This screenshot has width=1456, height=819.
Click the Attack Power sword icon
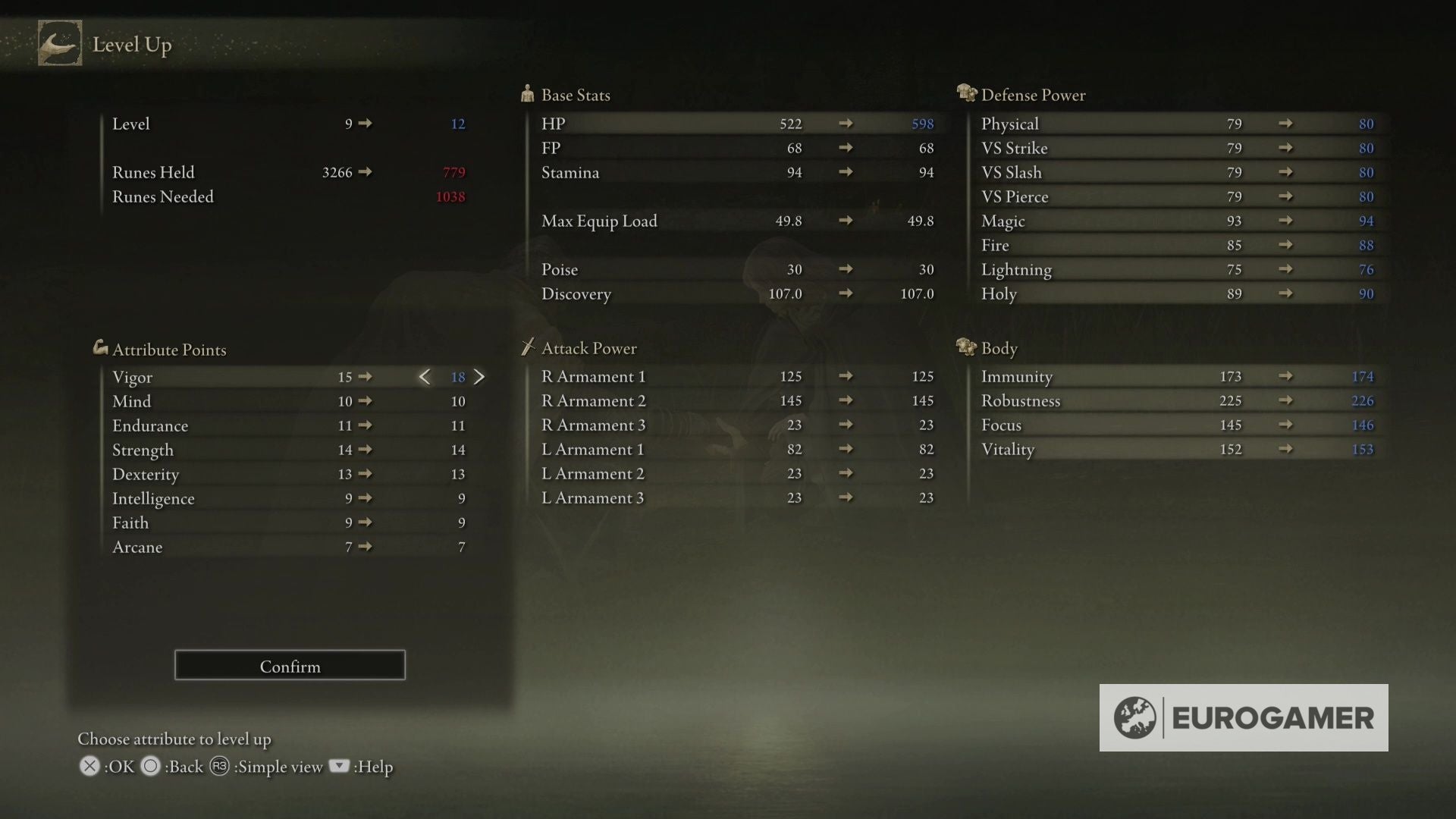(x=527, y=347)
